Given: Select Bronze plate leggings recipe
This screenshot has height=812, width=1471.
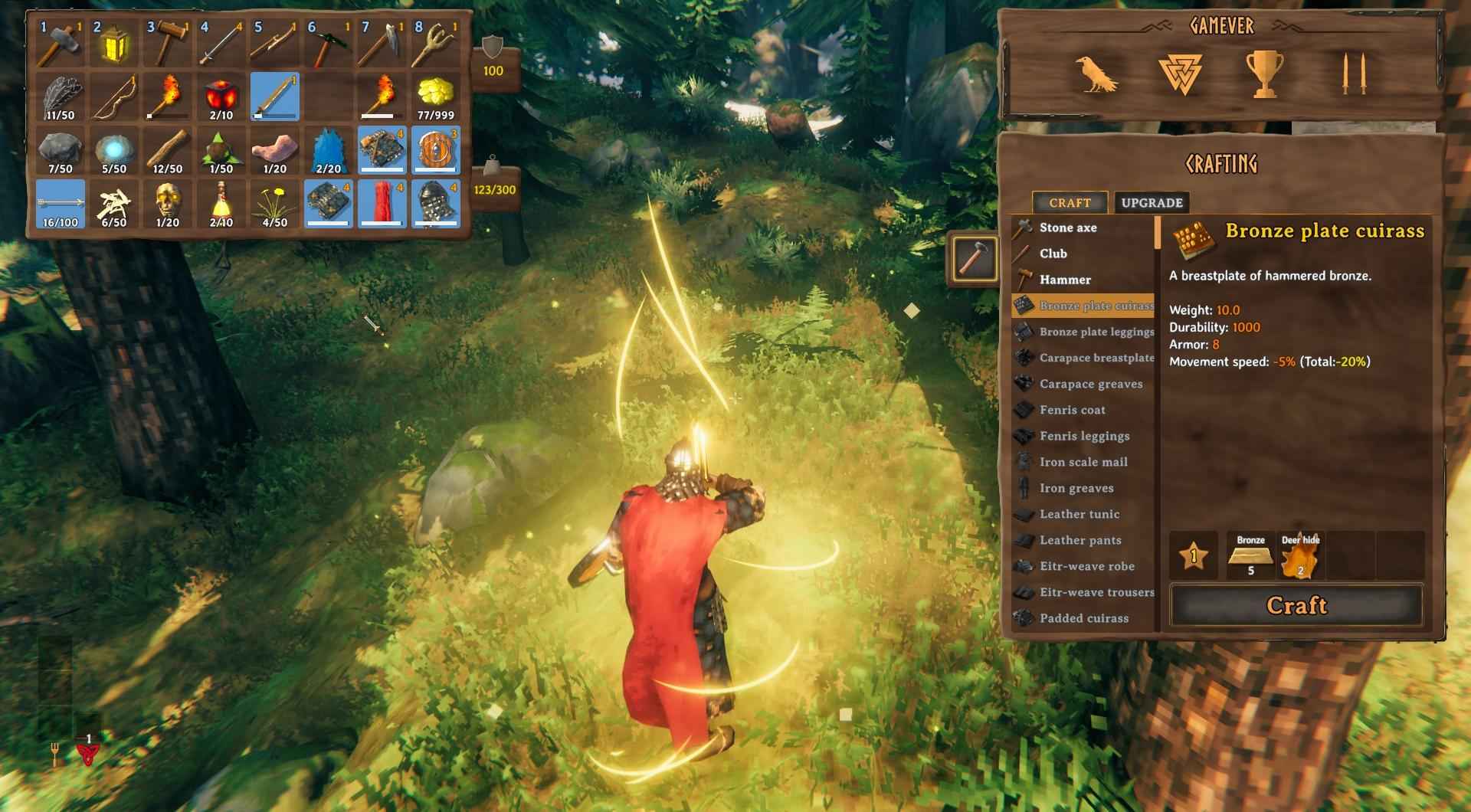Looking at the screenshot, I should click(x=1096, y=332).
